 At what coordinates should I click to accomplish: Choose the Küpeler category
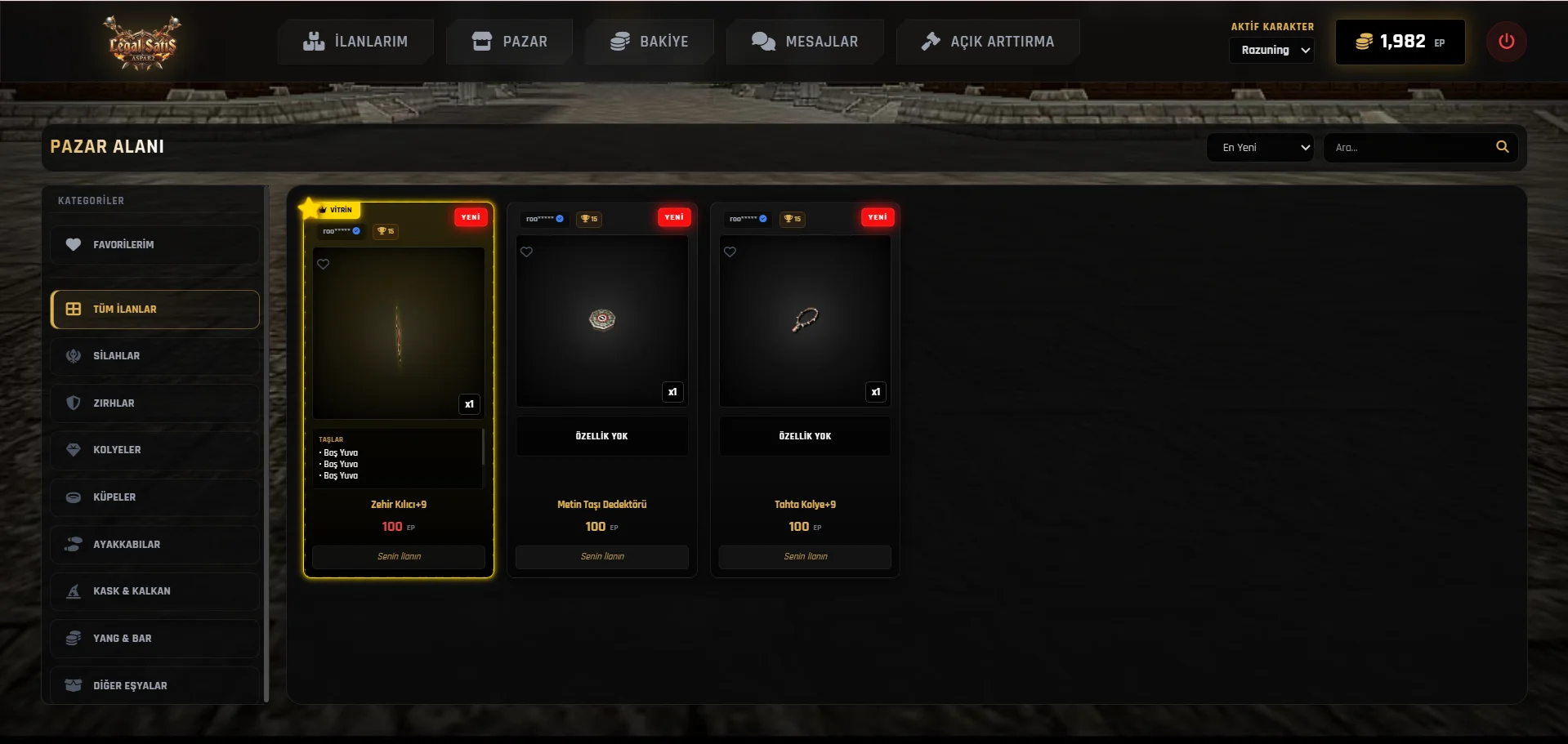click(x=154, y=497)
